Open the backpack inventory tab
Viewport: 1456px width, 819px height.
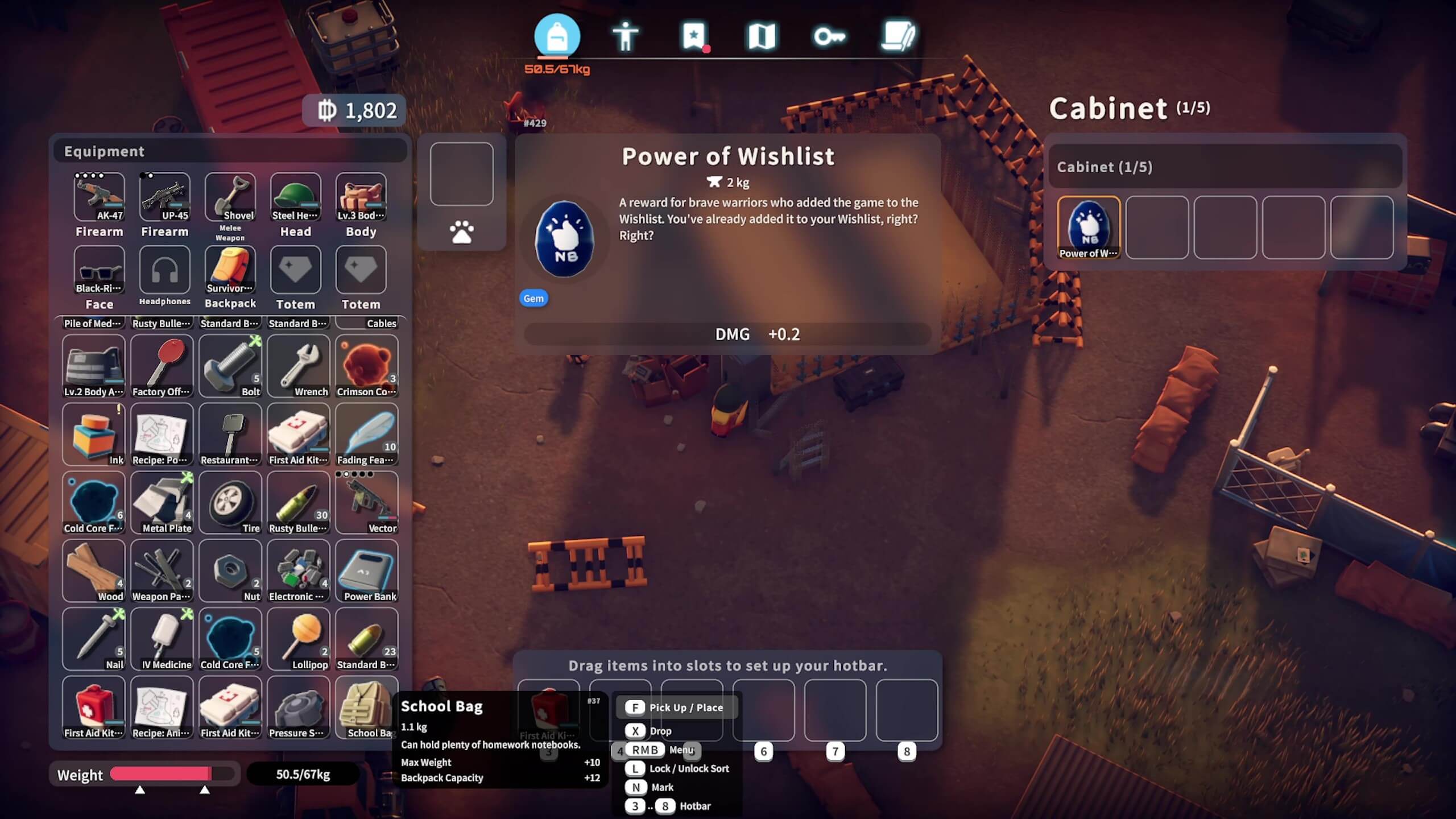pyautogui.click(x=557, y=36)
